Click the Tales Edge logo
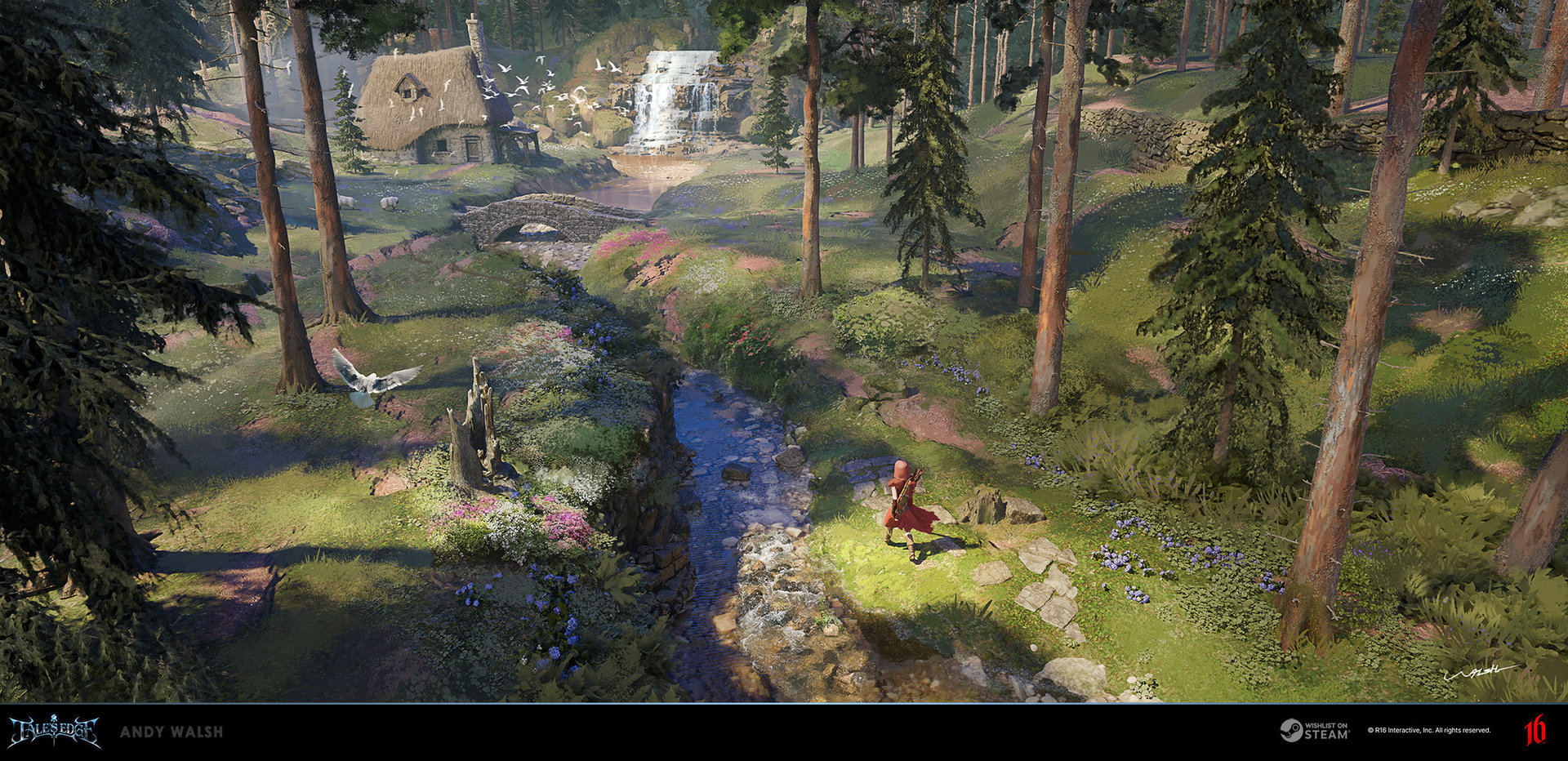 (54, 731)
